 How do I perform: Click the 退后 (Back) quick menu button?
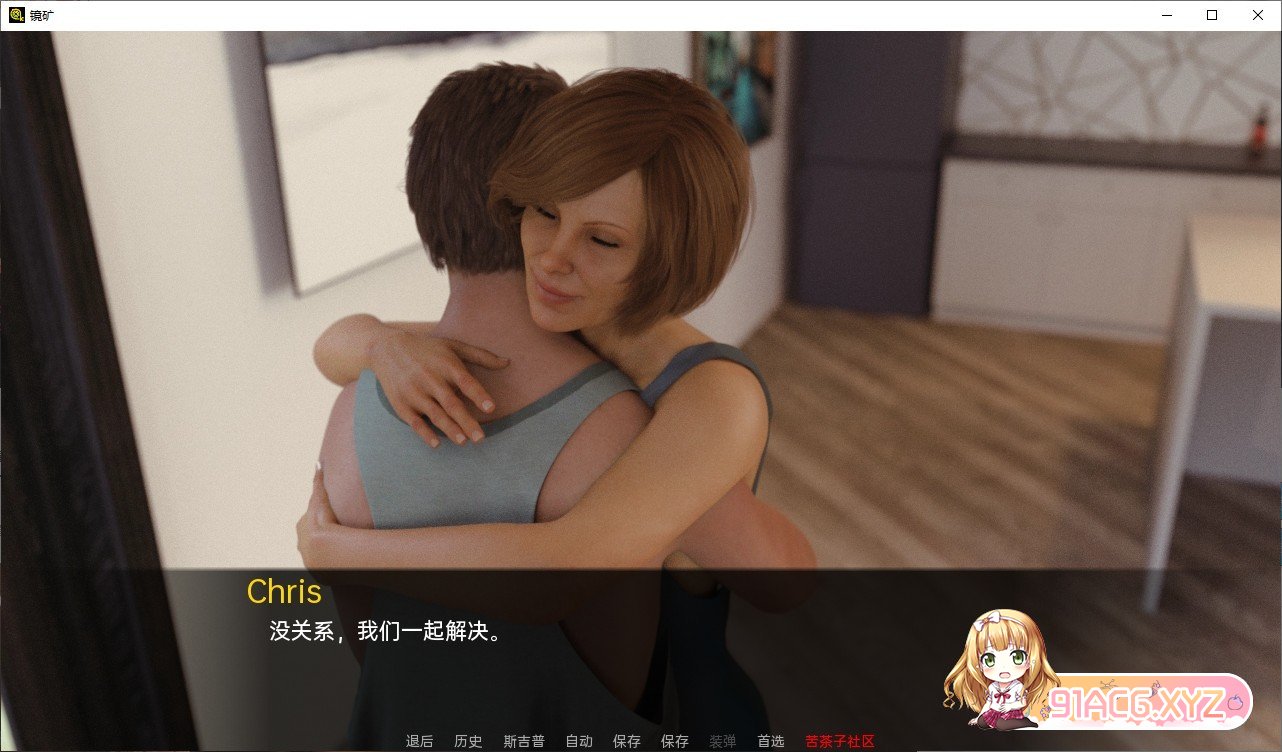click(x=420, y=741)
